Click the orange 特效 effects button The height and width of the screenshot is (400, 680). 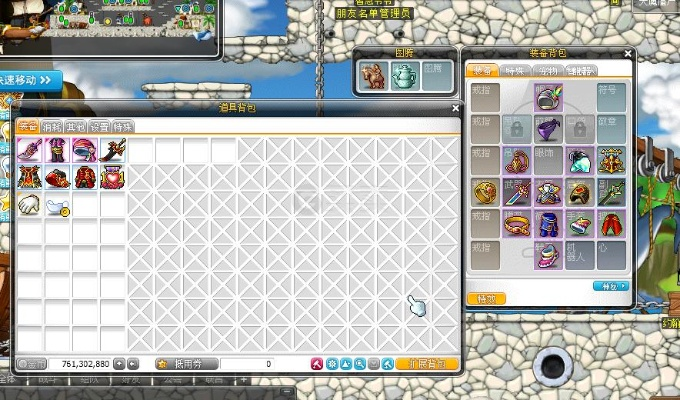[x=487, y=298]
